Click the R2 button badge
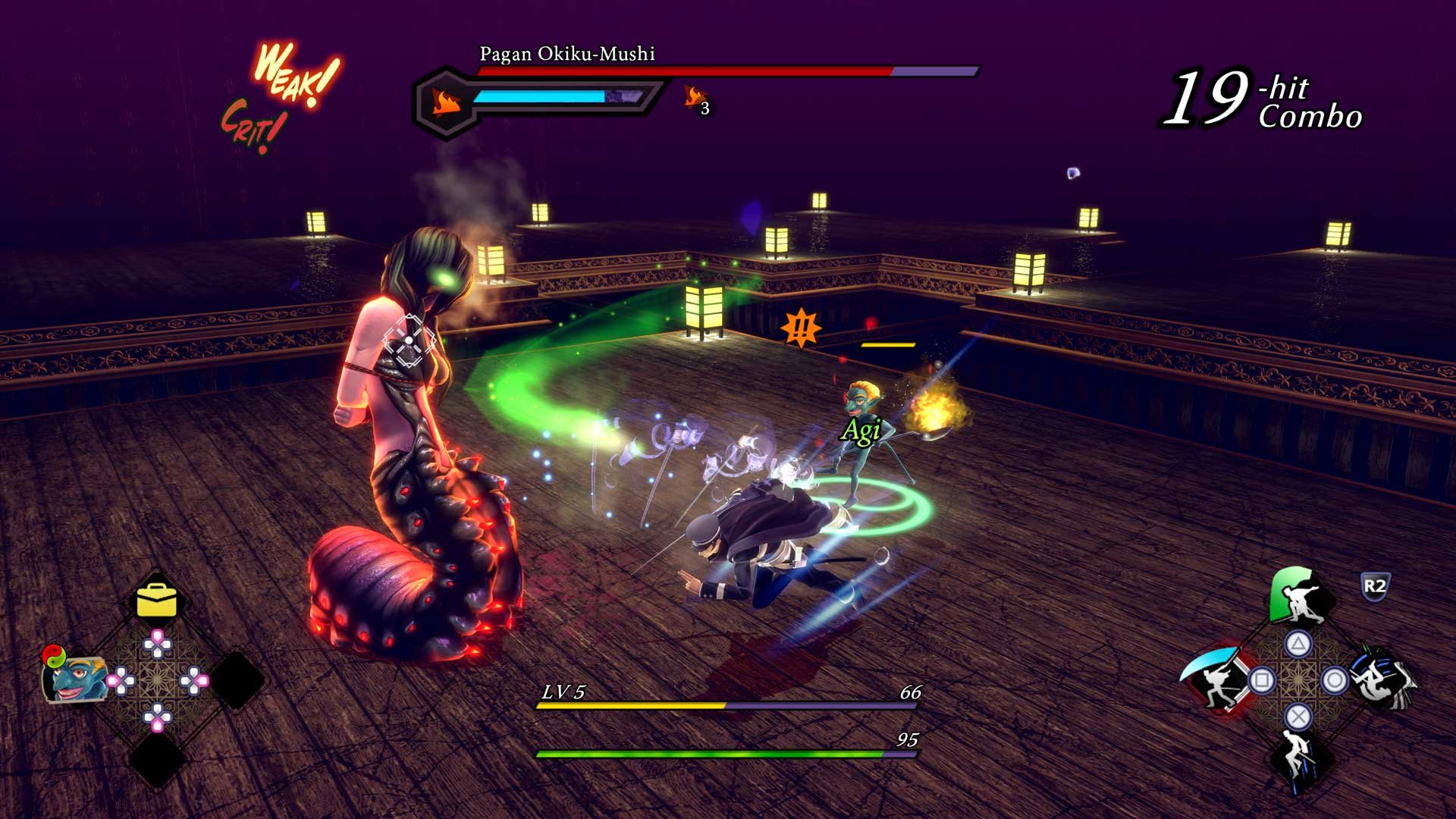The width and height of the screenshot is (1456, 819). (x=1376, y=584)
